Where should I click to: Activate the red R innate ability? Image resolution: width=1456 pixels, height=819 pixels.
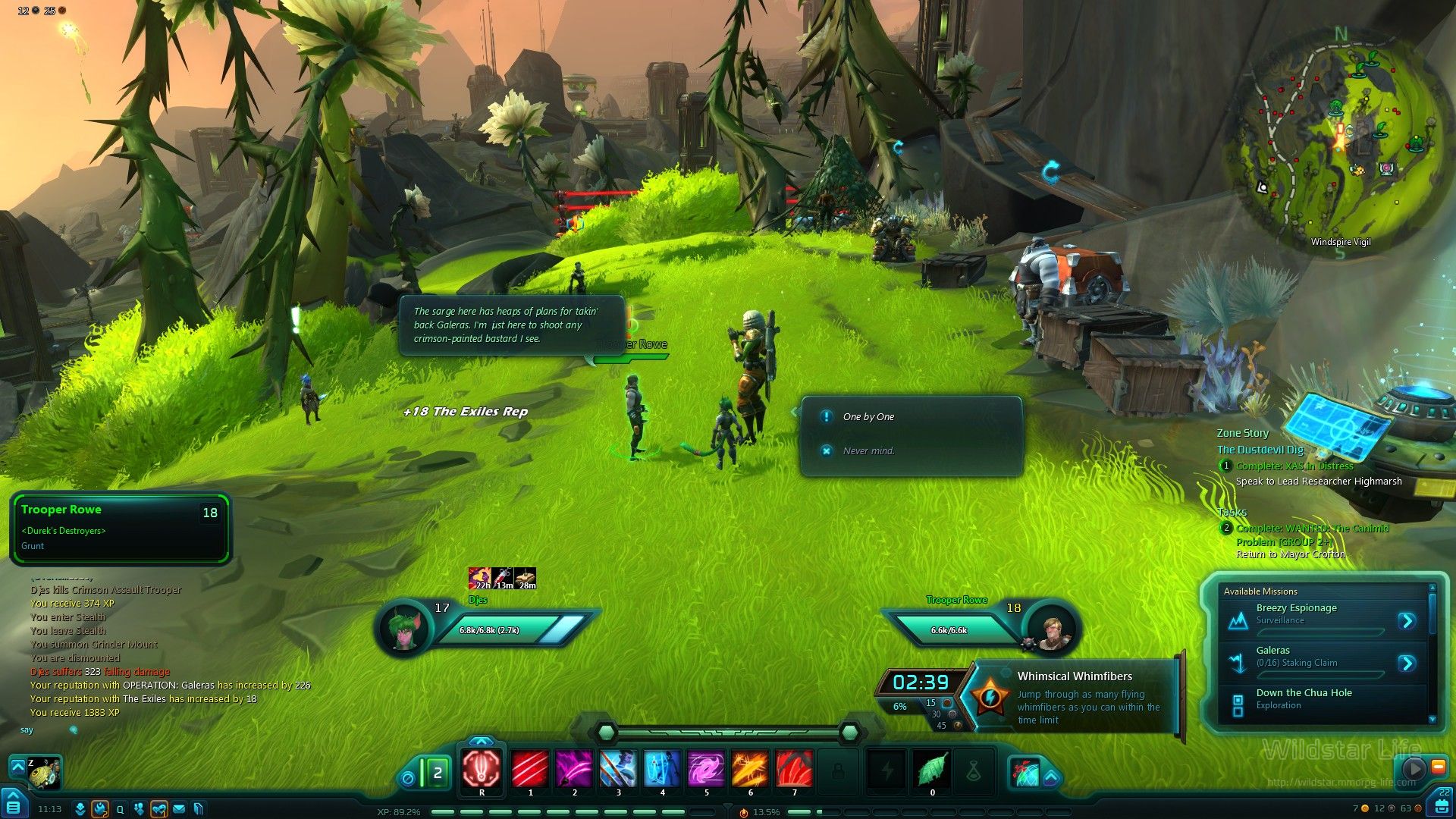(x=482, y=769)
